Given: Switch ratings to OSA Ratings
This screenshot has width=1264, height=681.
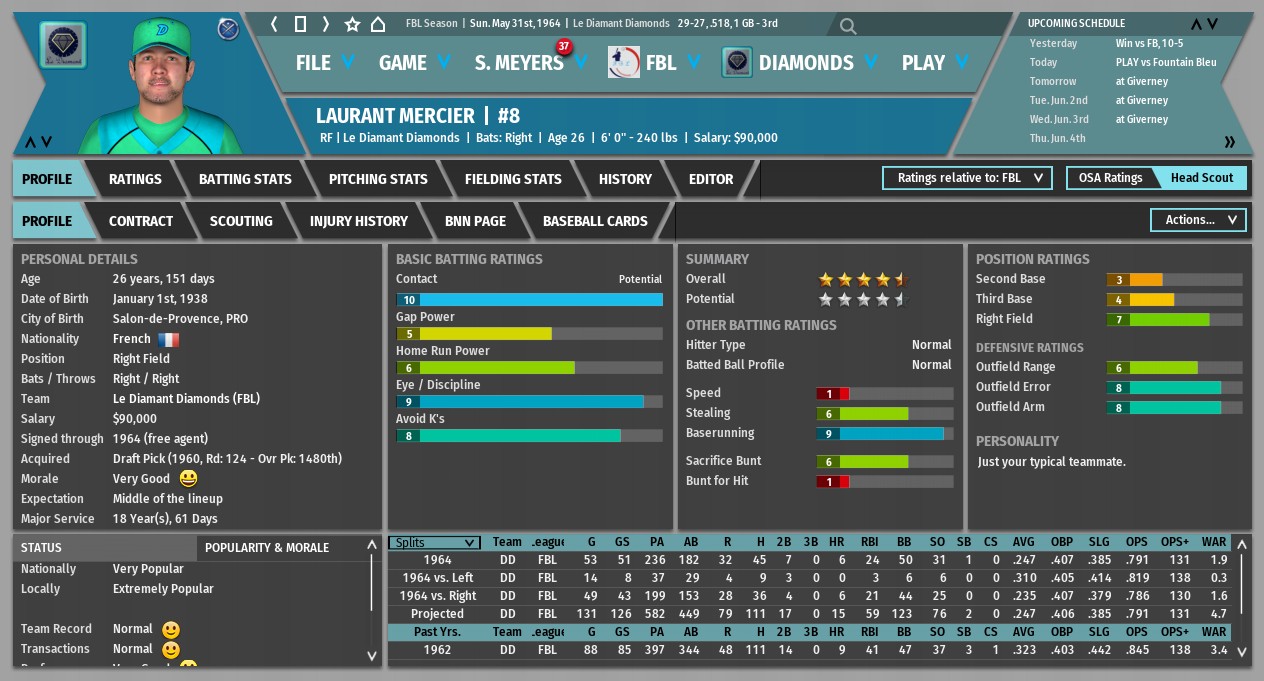Looking at the screenshot, I should tap(1110, 178).
